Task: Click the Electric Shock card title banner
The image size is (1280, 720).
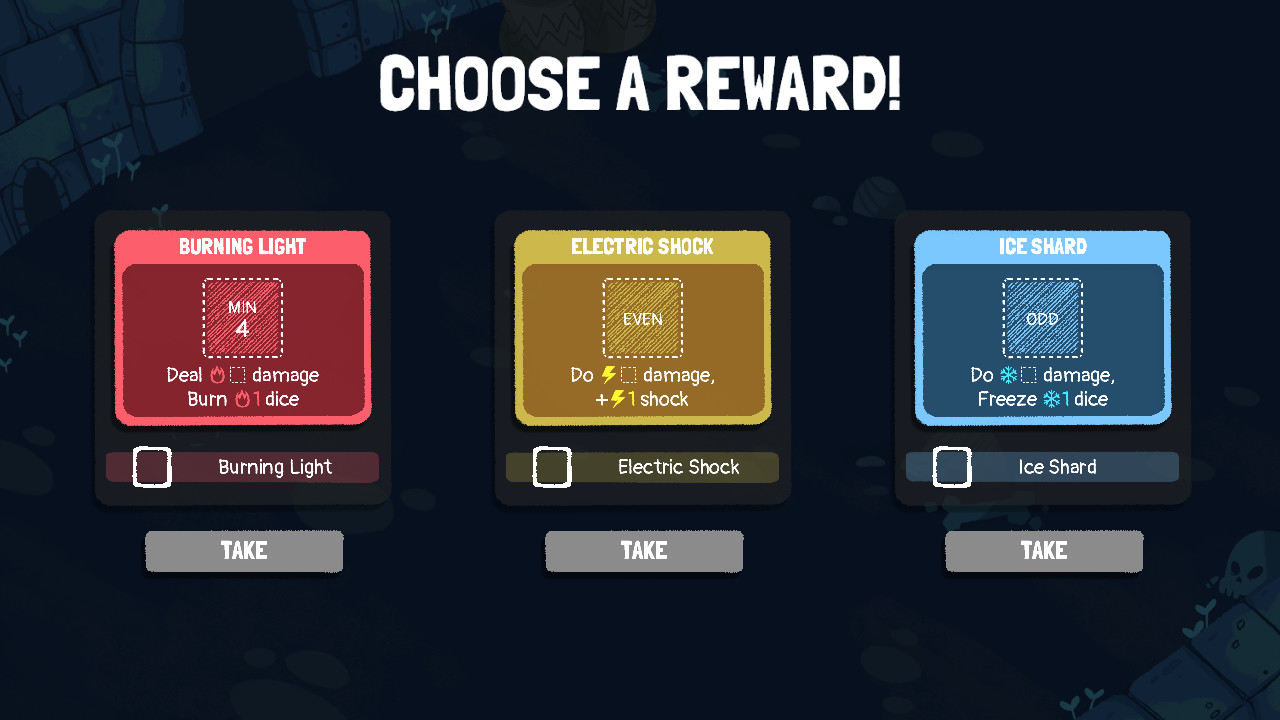Action: point(643,246)
